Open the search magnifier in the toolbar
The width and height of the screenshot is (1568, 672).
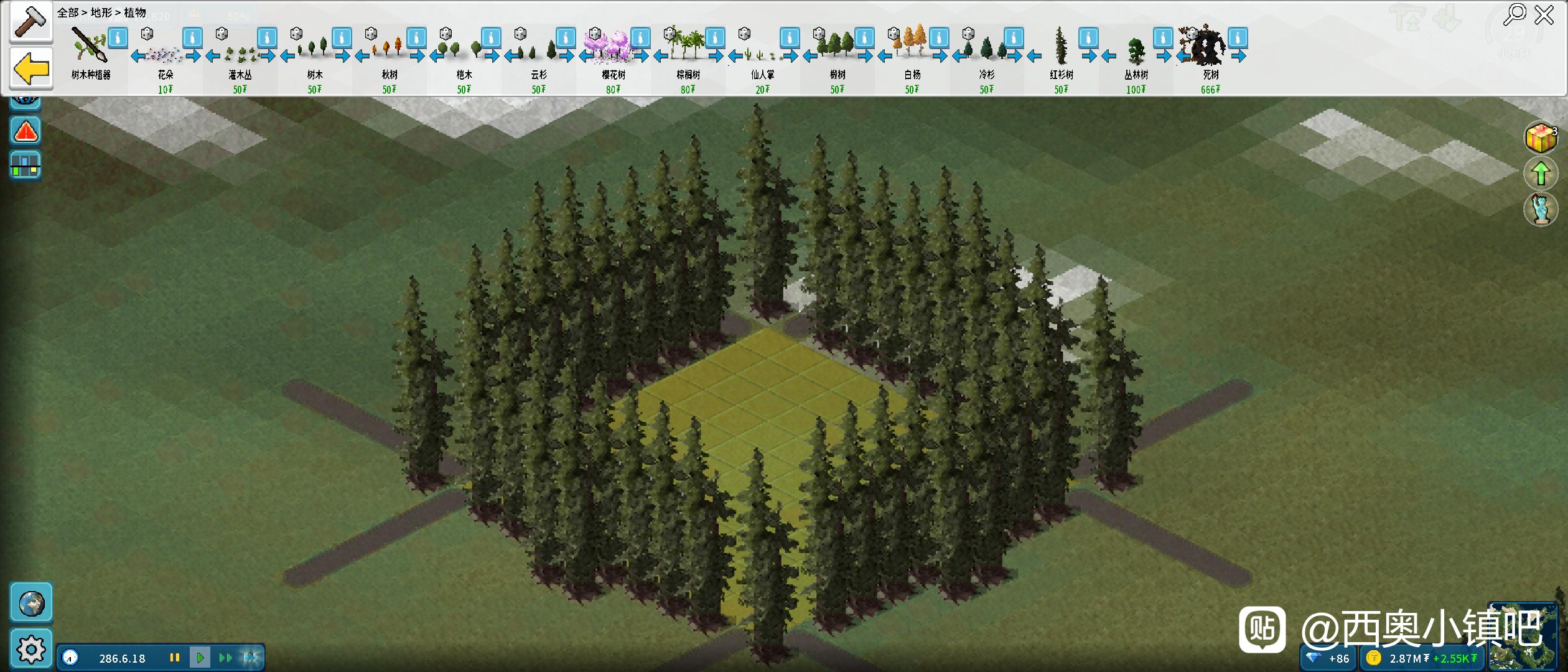tap(1514, 14)
